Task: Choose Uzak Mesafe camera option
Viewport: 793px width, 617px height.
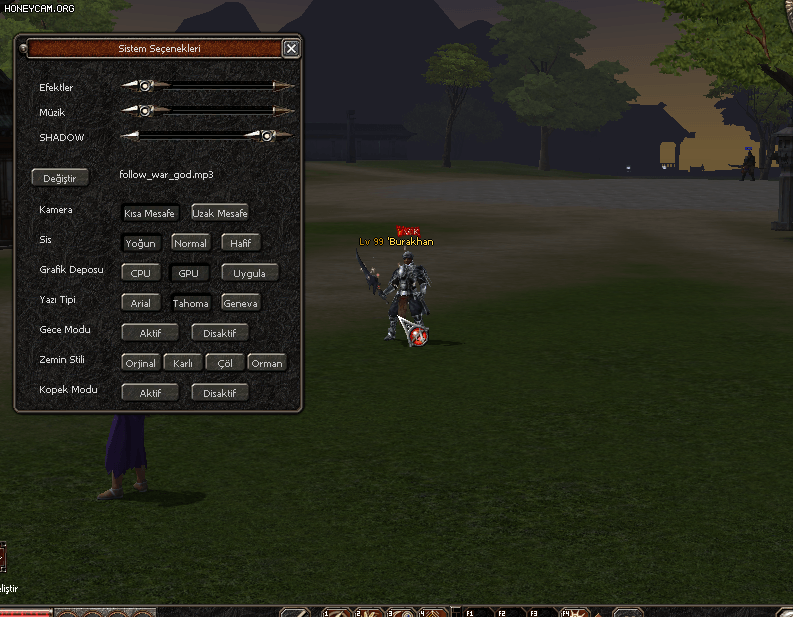Action: click(220, 213)
